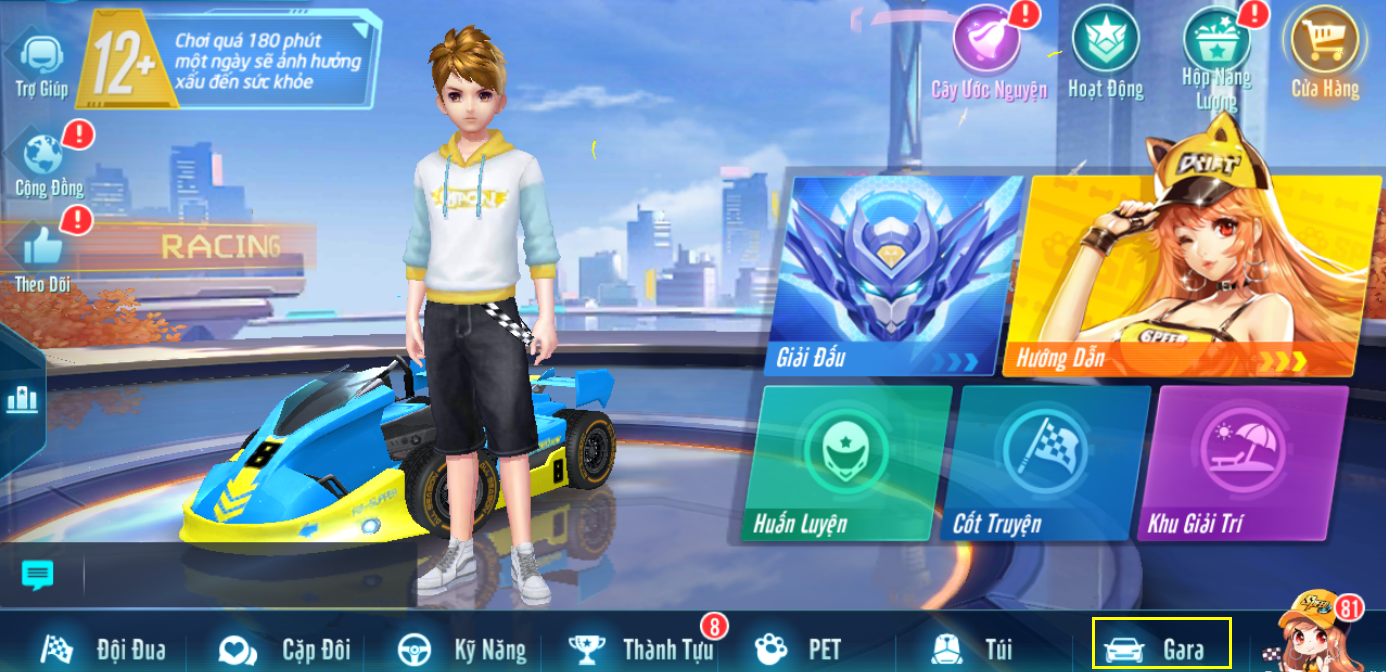The height and width of the screenshot is (672, 1386).
Task: Open the Trợ Giúp help icon
Action: click(x=41, y=57)
